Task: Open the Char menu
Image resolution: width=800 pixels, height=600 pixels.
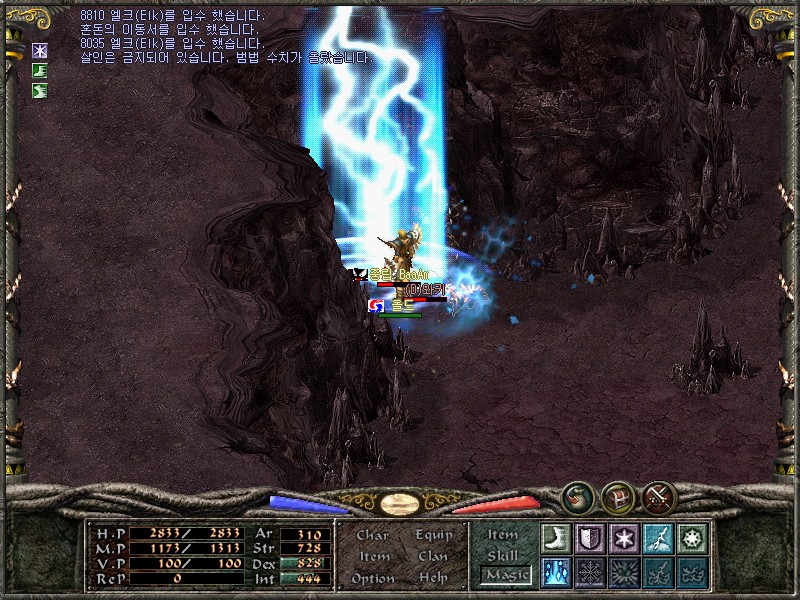Action: (372, 535)
